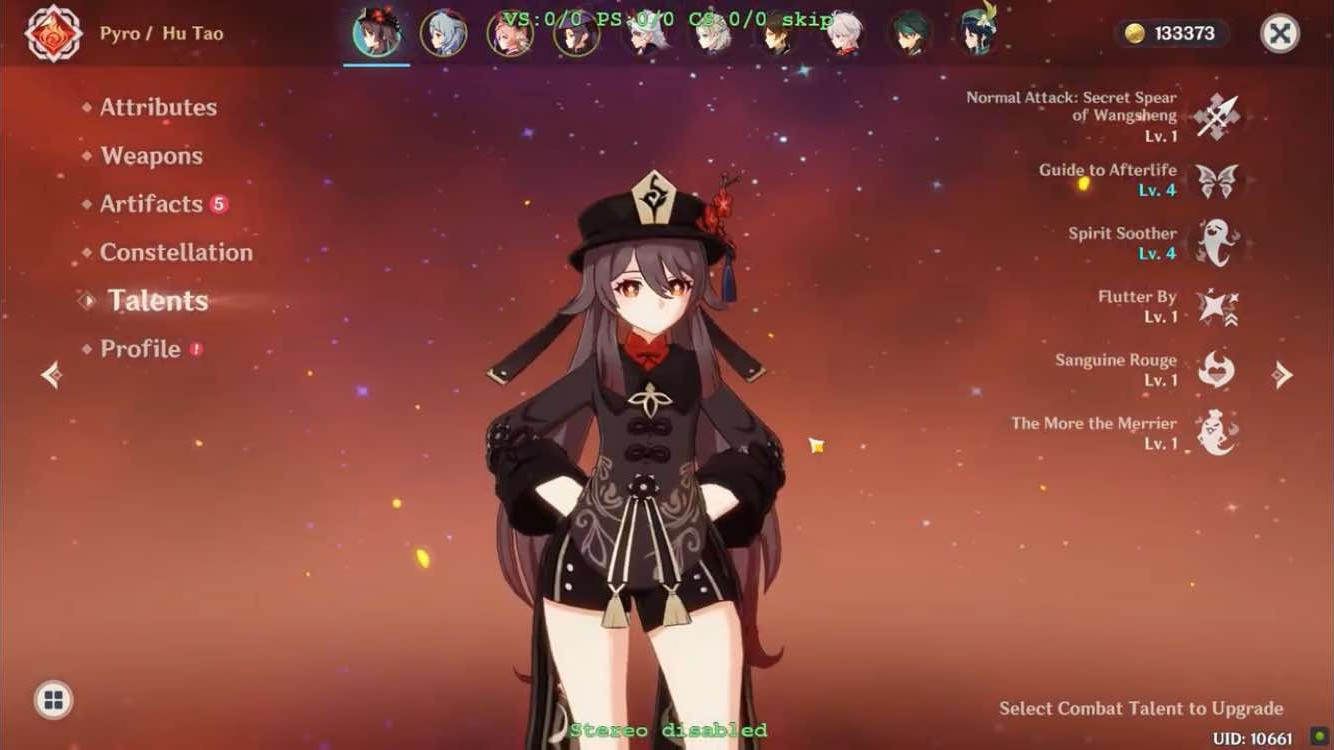Viewport: 1334px width, 750px height.
Task: Open the Weapons section
Action: pyautogui.click(x=150, y=156)
